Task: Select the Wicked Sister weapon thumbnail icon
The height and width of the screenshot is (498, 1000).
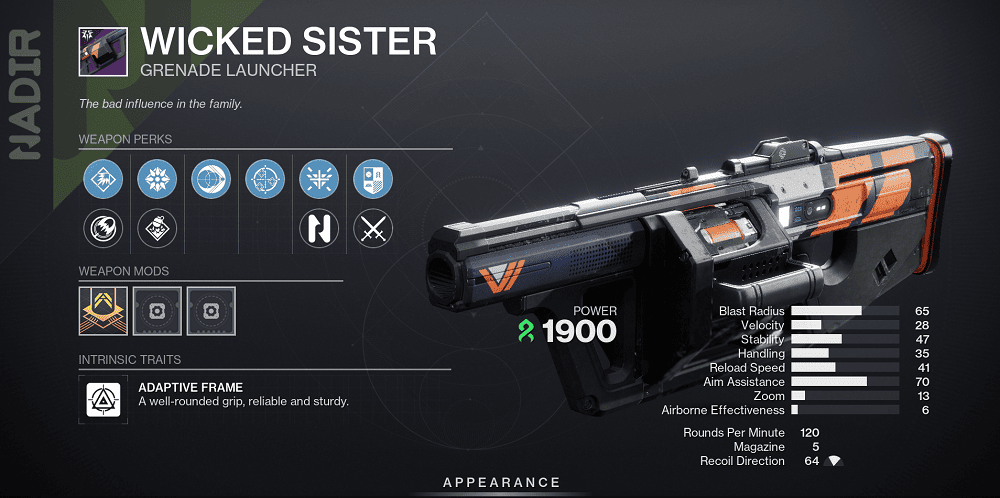Action: [x=102, y=51]
